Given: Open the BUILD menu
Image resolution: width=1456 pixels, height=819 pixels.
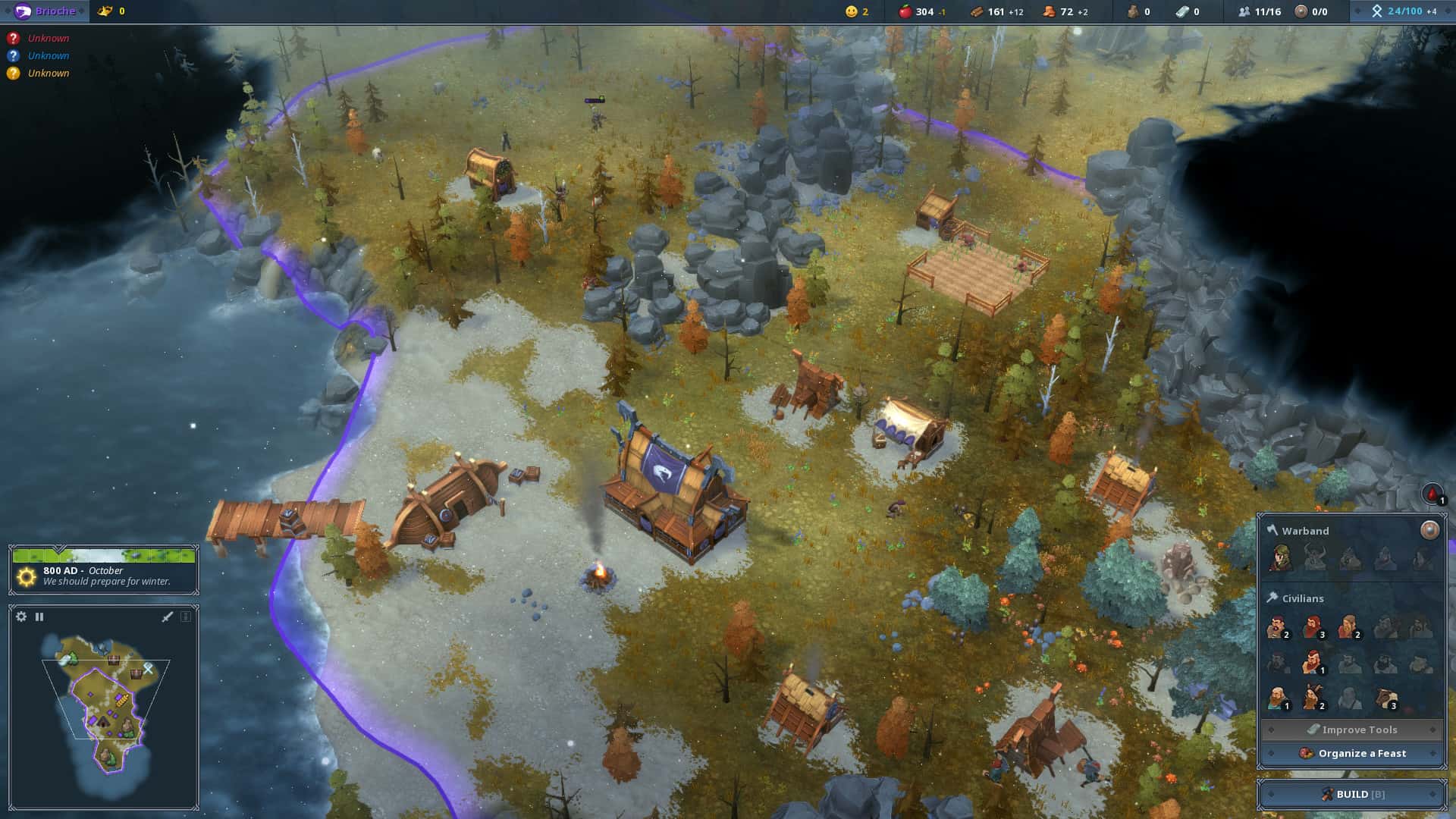Looking at the screenshot, I should coord(1352,794).
